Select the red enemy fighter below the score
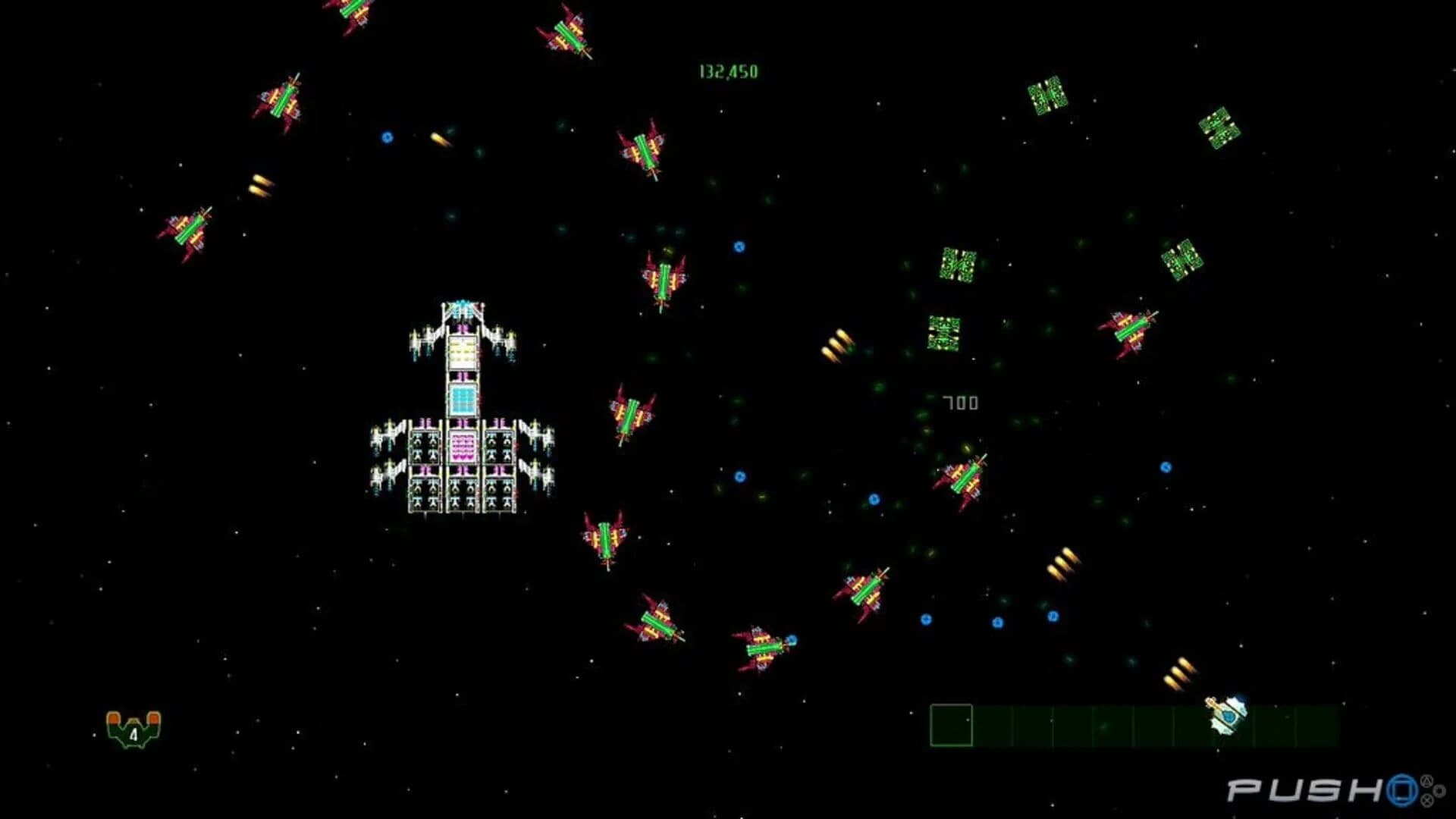Image resolution: width=1456 pixels, height=819 pixels. (642, 149)
